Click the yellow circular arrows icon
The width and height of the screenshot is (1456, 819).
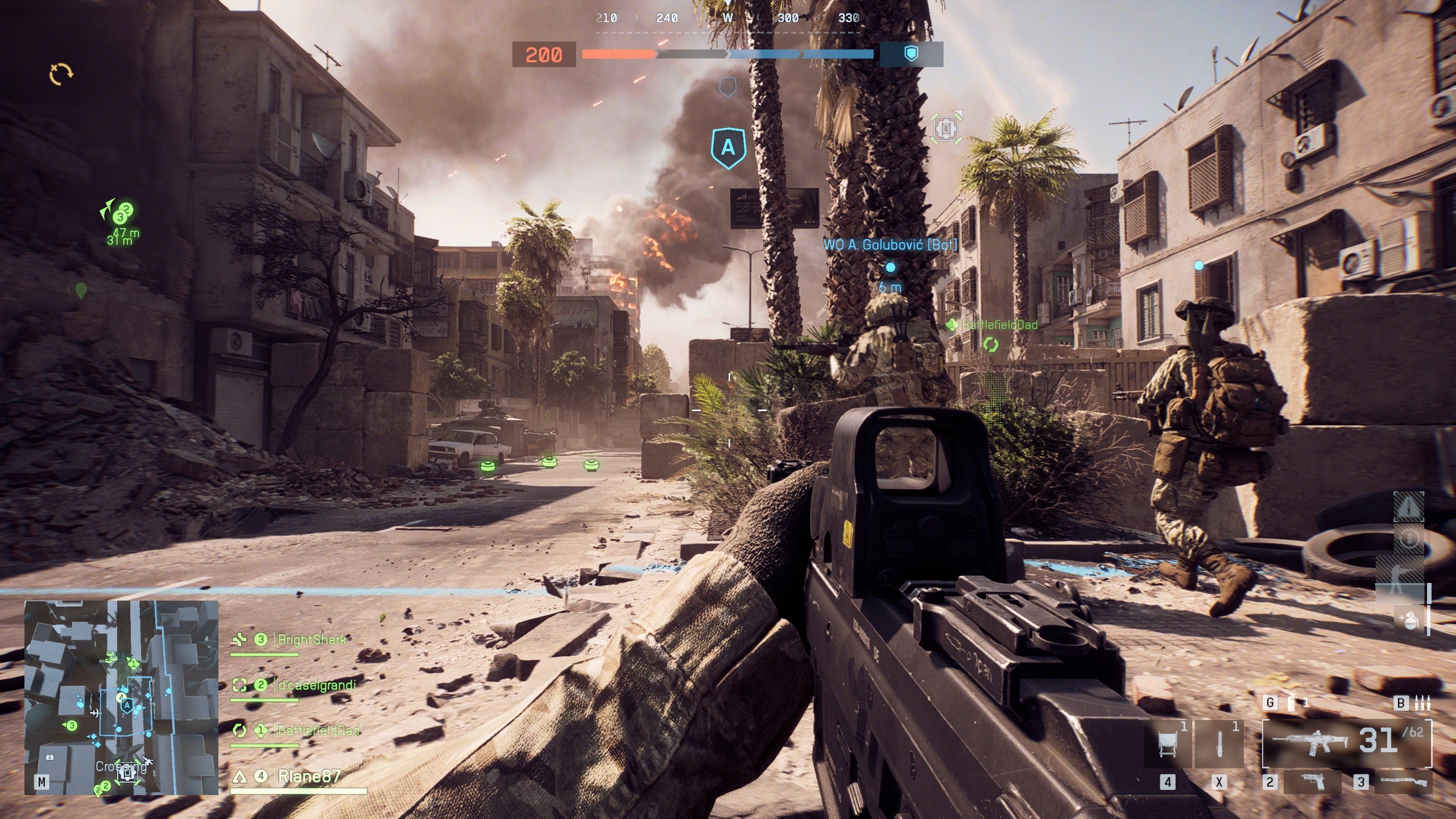pos(61,74)
